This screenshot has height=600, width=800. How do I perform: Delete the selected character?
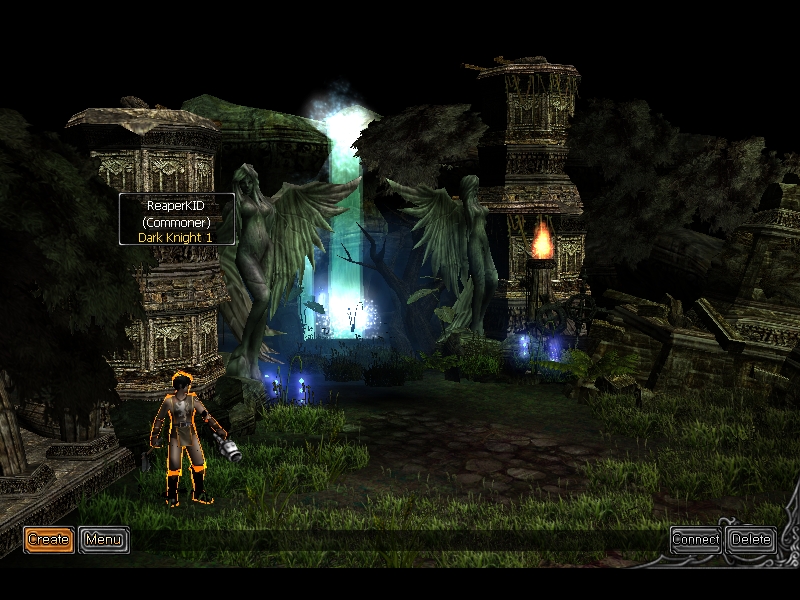751,540
